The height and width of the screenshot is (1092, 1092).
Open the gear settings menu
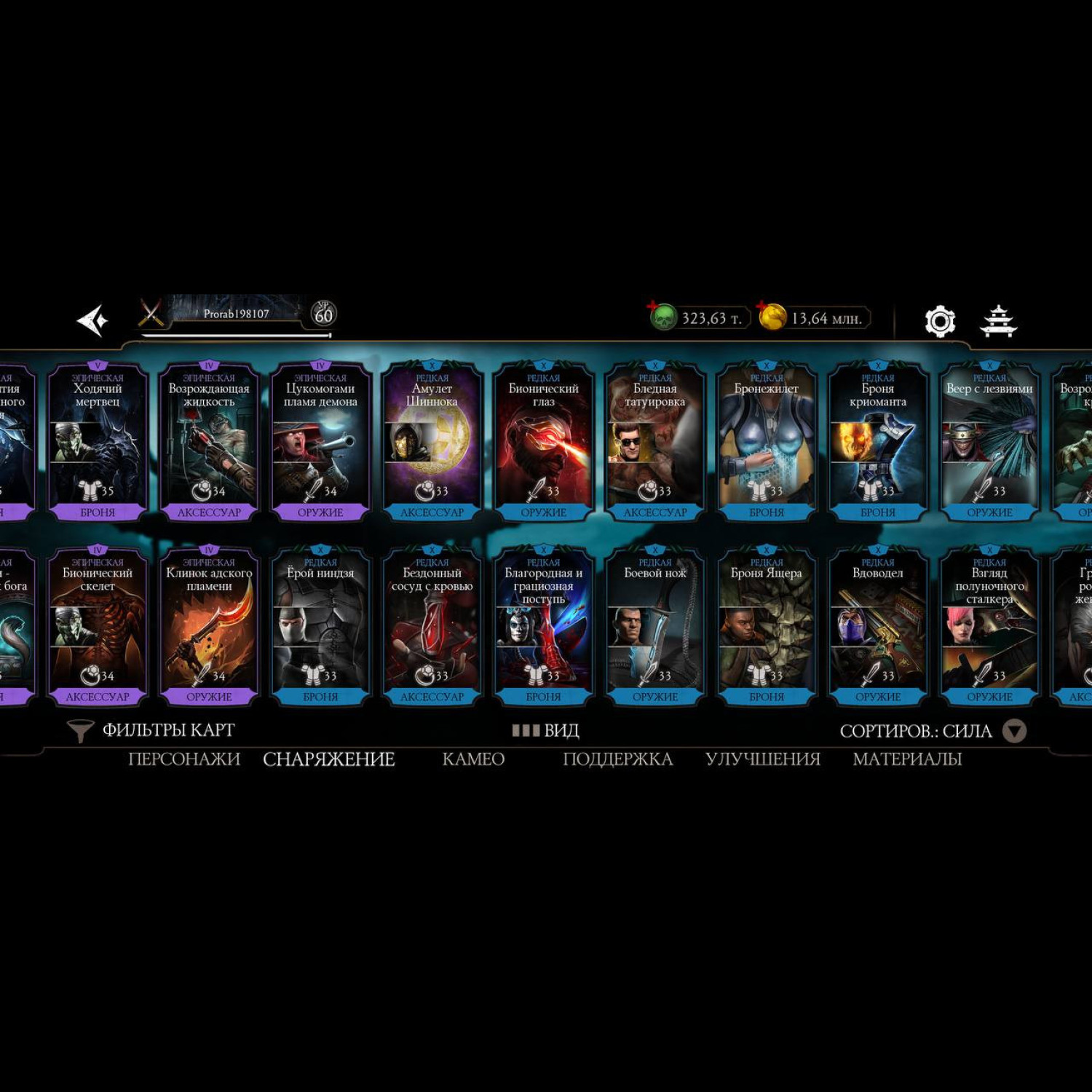tap(939, 321)
